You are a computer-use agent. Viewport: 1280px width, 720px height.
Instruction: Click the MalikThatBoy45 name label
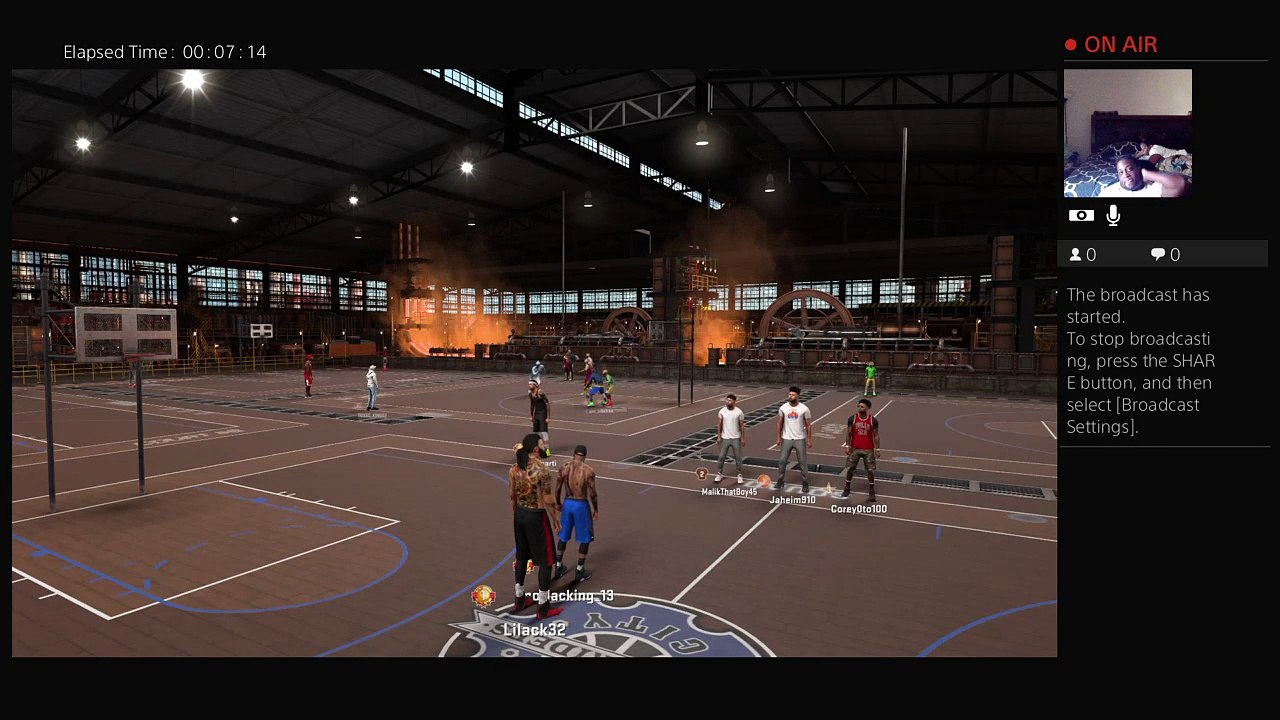click(729, 492)
